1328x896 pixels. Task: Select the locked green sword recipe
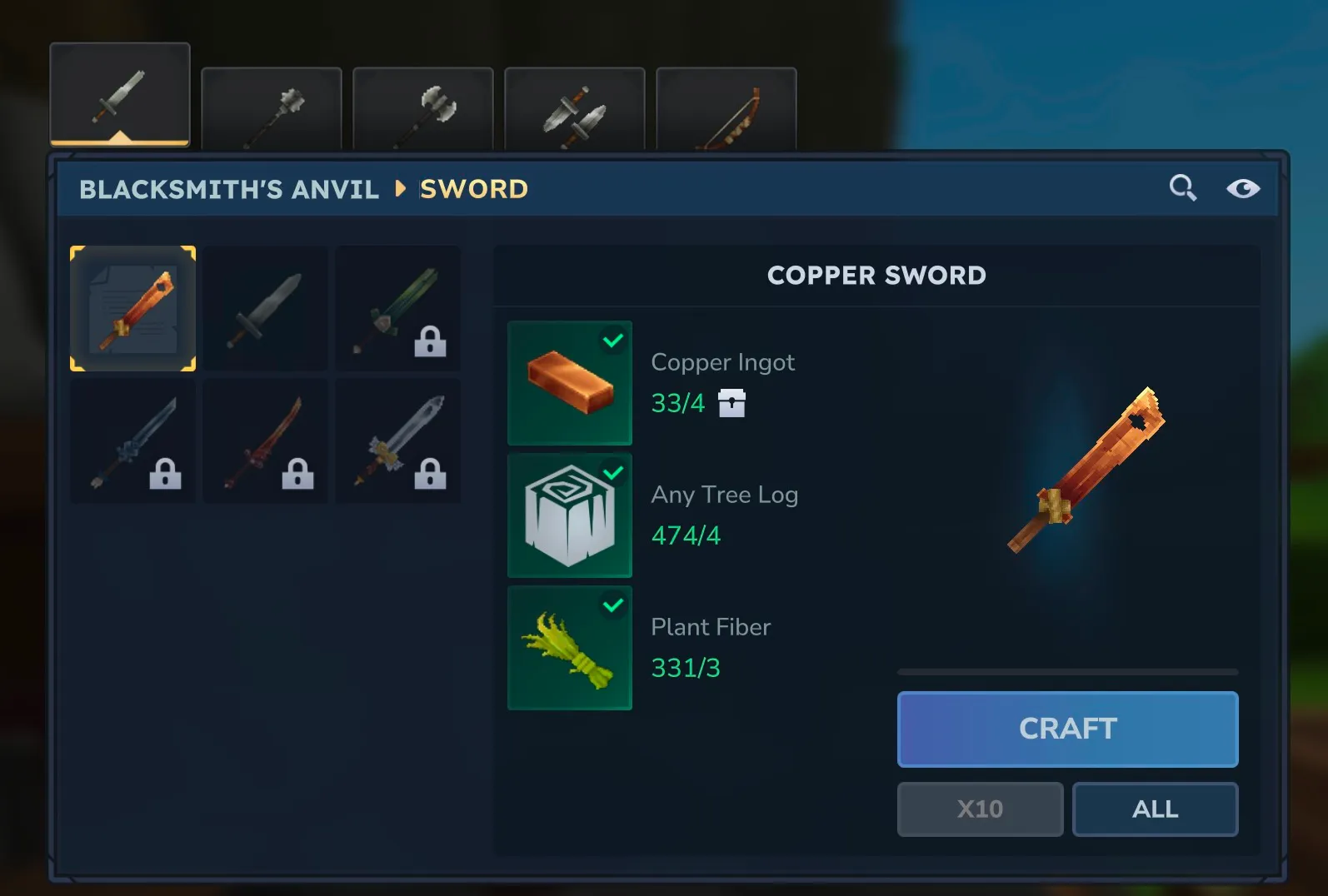tap(398, 308)
